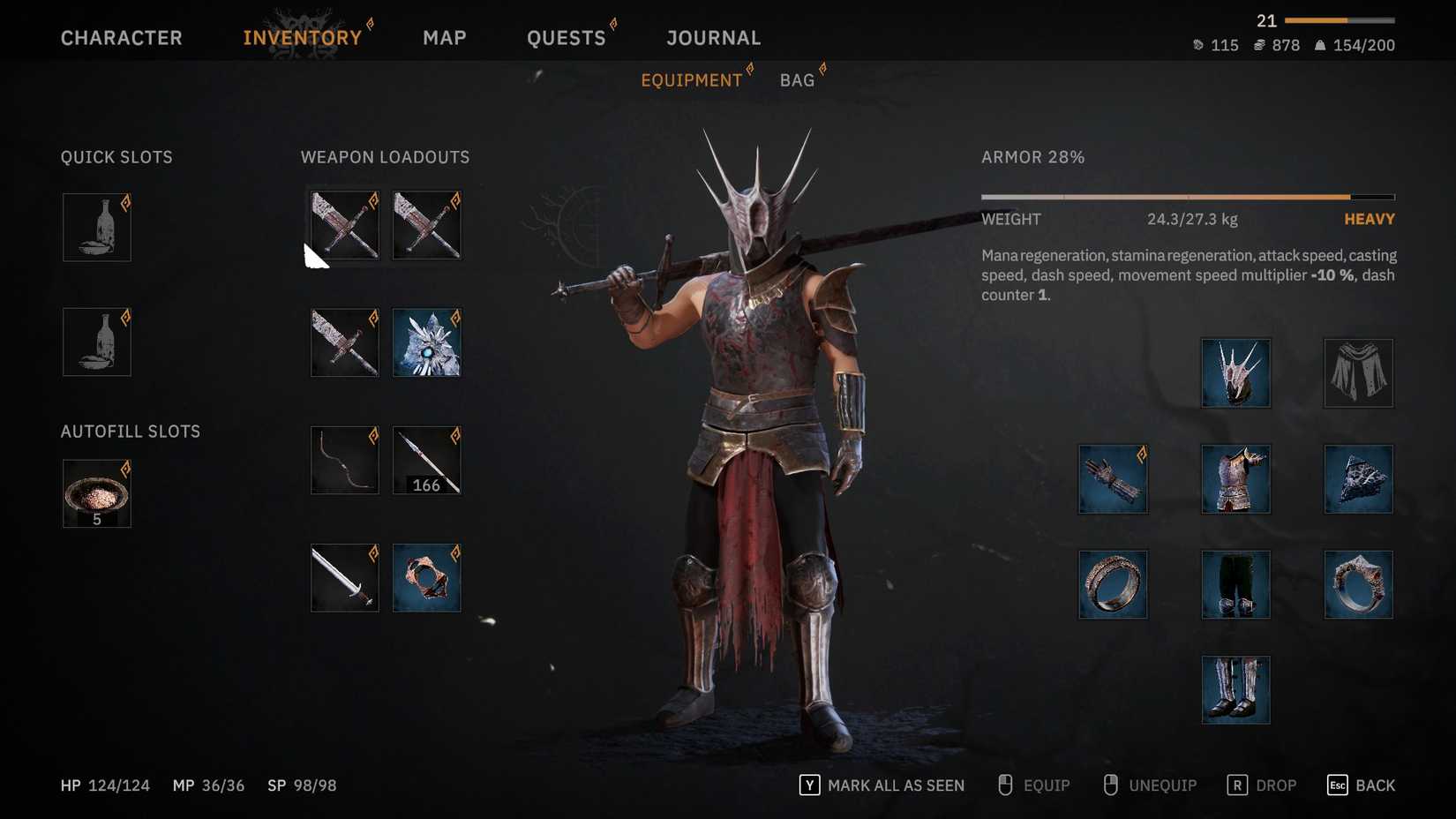
Task: Select the spiked helmet equipment slot
Action: 1235,372
